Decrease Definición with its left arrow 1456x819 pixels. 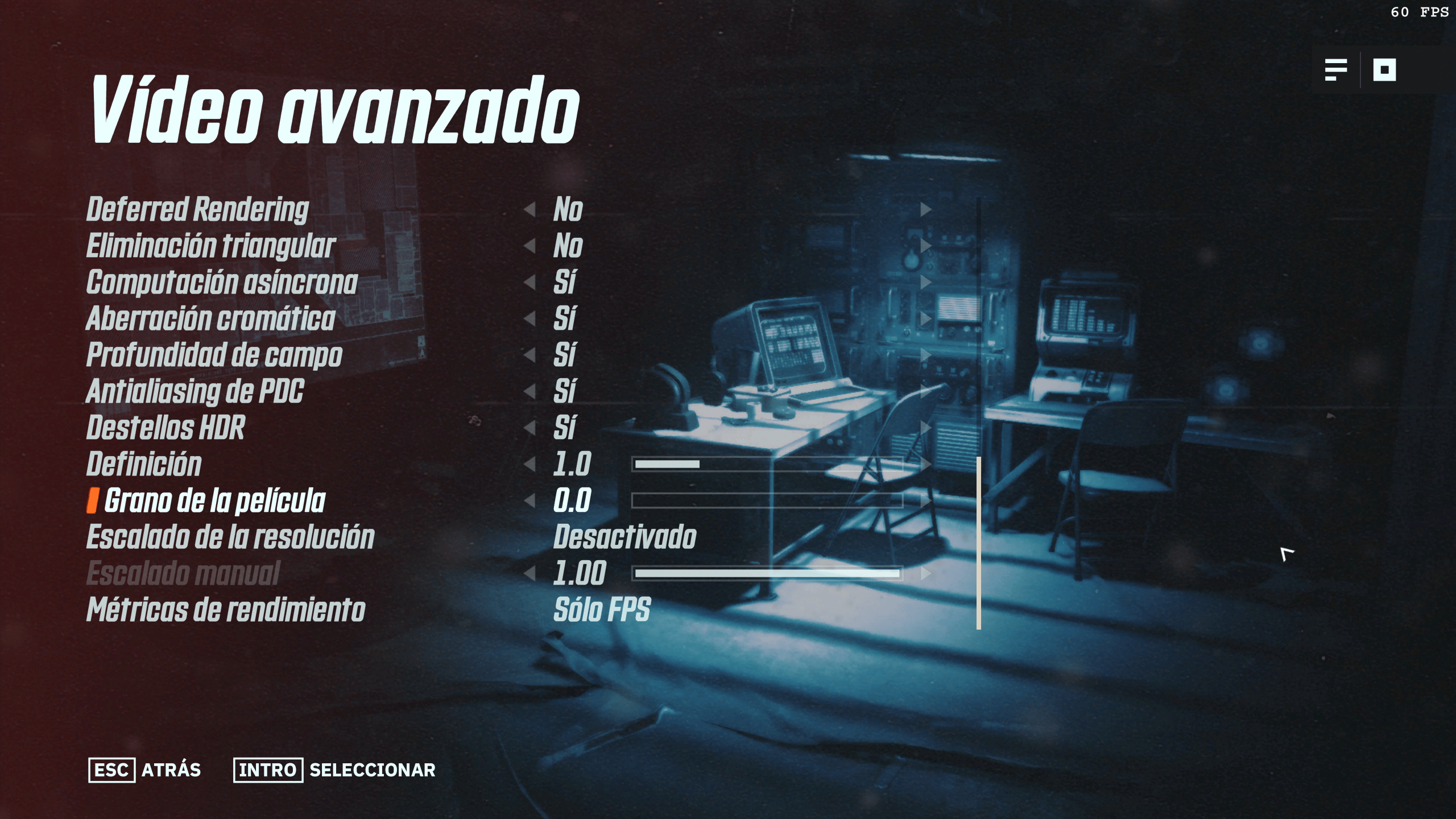tap(530, 464)
